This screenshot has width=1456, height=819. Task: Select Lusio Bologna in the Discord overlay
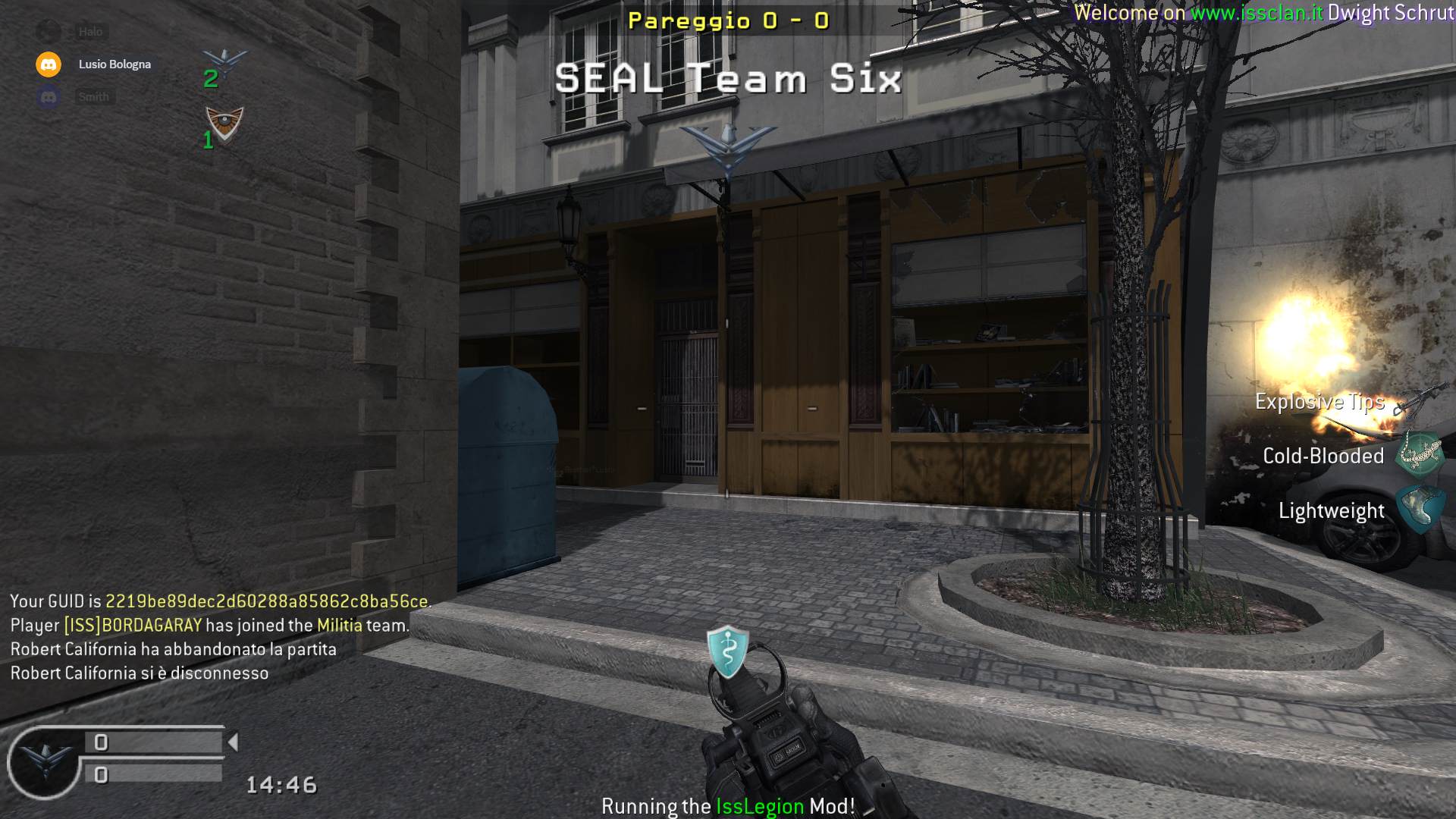pyautogui.click(x=114, y=64)
